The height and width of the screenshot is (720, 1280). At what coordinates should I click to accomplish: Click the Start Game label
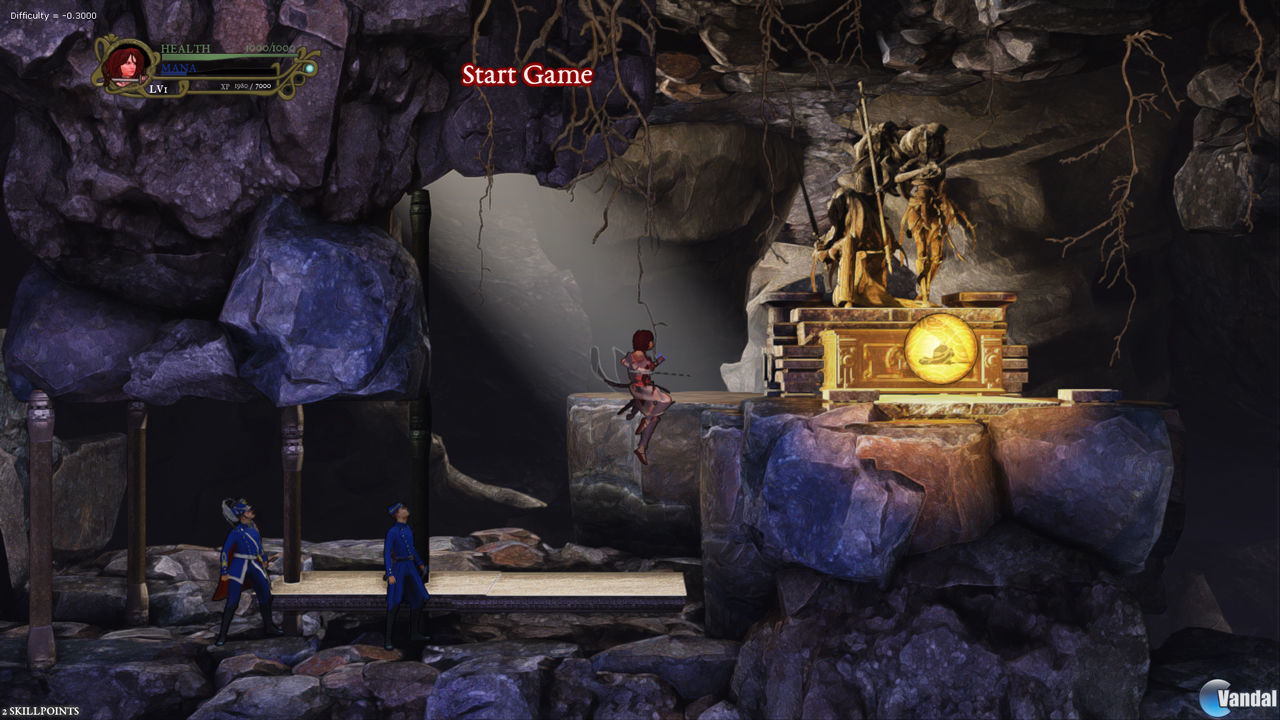(527, 75)
